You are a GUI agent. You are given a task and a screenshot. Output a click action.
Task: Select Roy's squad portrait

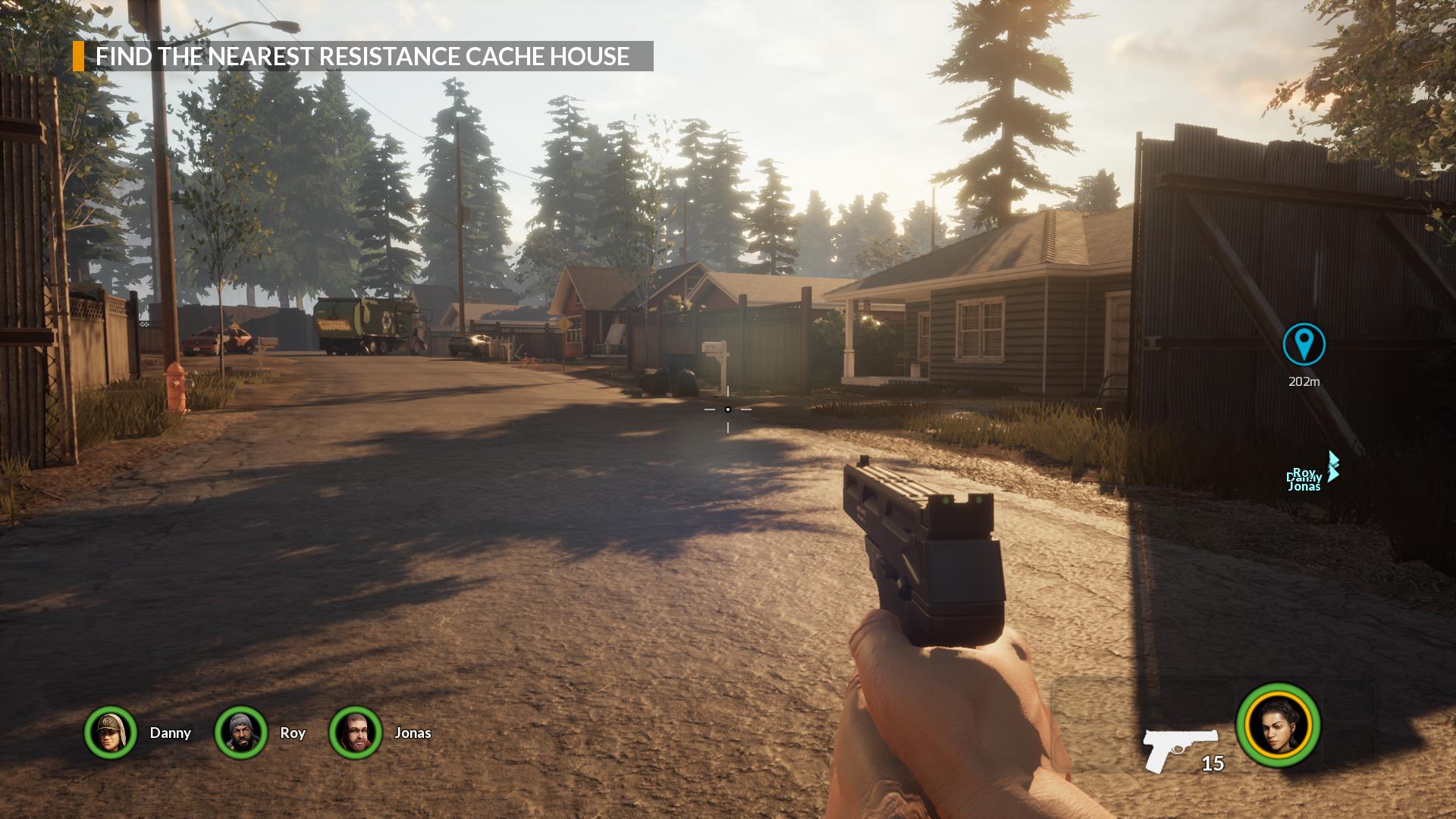click(x=241, y=733)
